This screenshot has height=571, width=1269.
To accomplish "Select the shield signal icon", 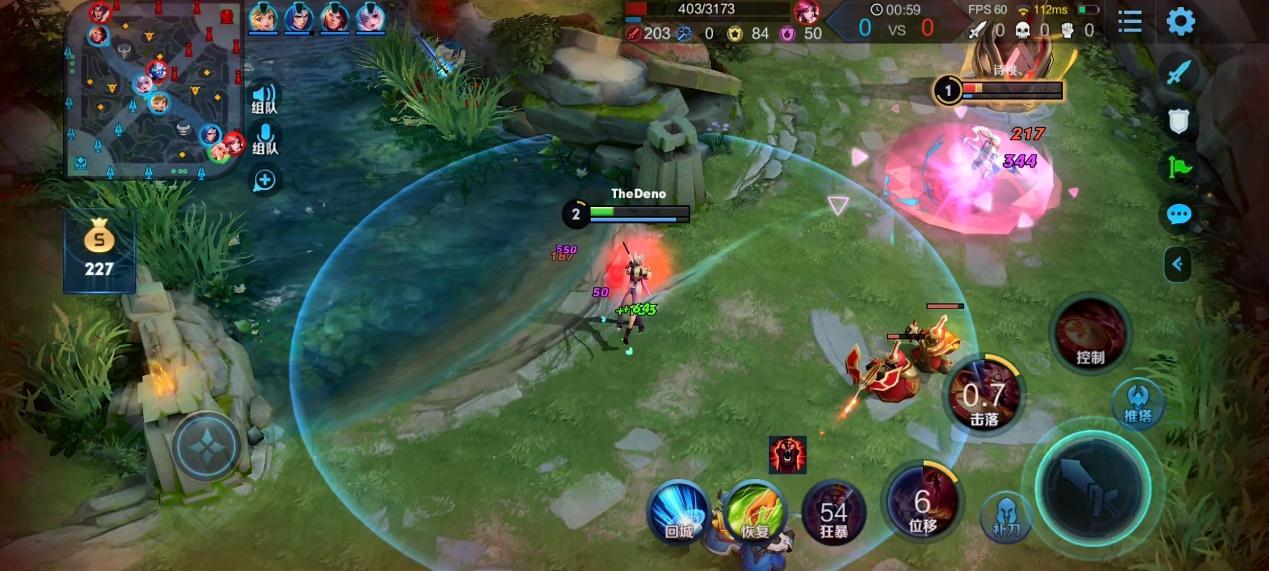I will [x=1180, y=120].
